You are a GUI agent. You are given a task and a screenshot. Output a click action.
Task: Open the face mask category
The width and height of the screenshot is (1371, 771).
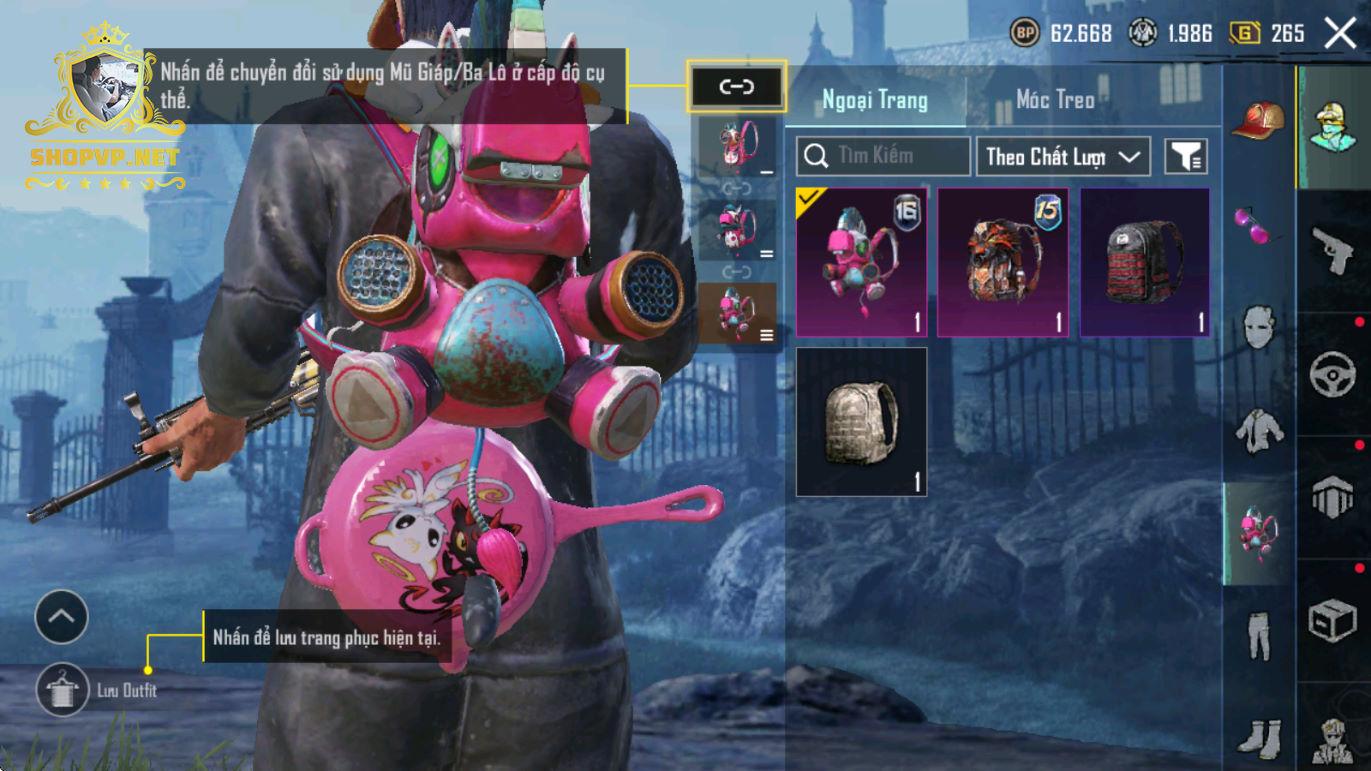tap(1258, 326)
